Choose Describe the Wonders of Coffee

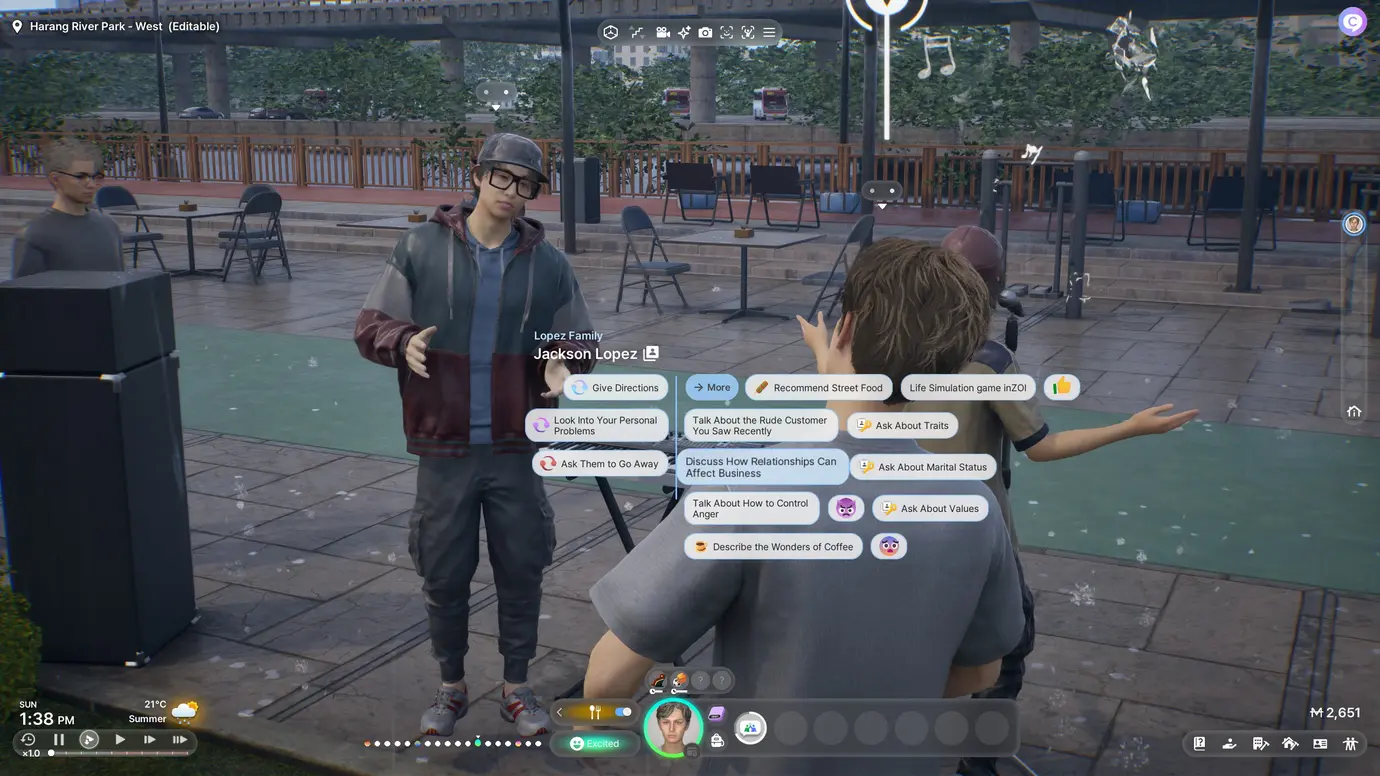tap(773, 547)
